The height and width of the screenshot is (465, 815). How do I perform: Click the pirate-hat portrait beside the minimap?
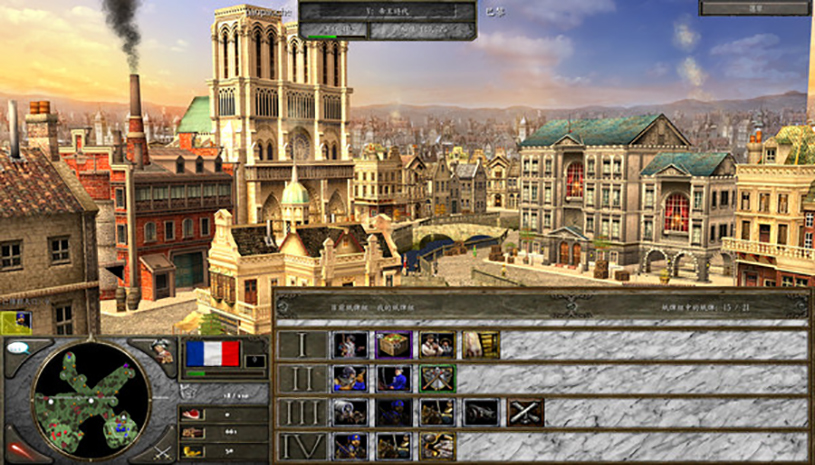162,351
